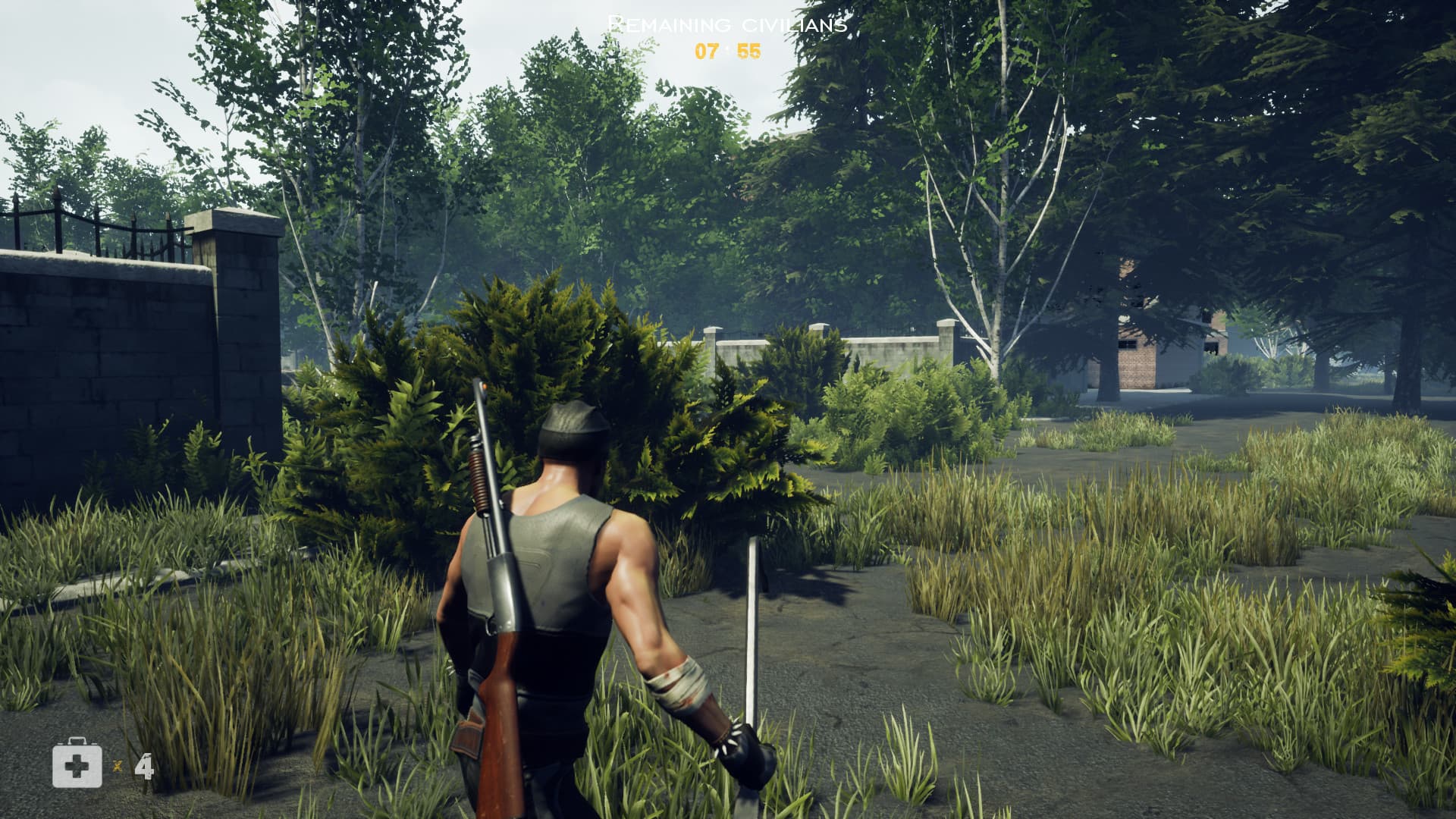The width and height of the screenshot is (1456, 819).
Task: Click the medkit icon in the HUD
Action: click(76, 765)
